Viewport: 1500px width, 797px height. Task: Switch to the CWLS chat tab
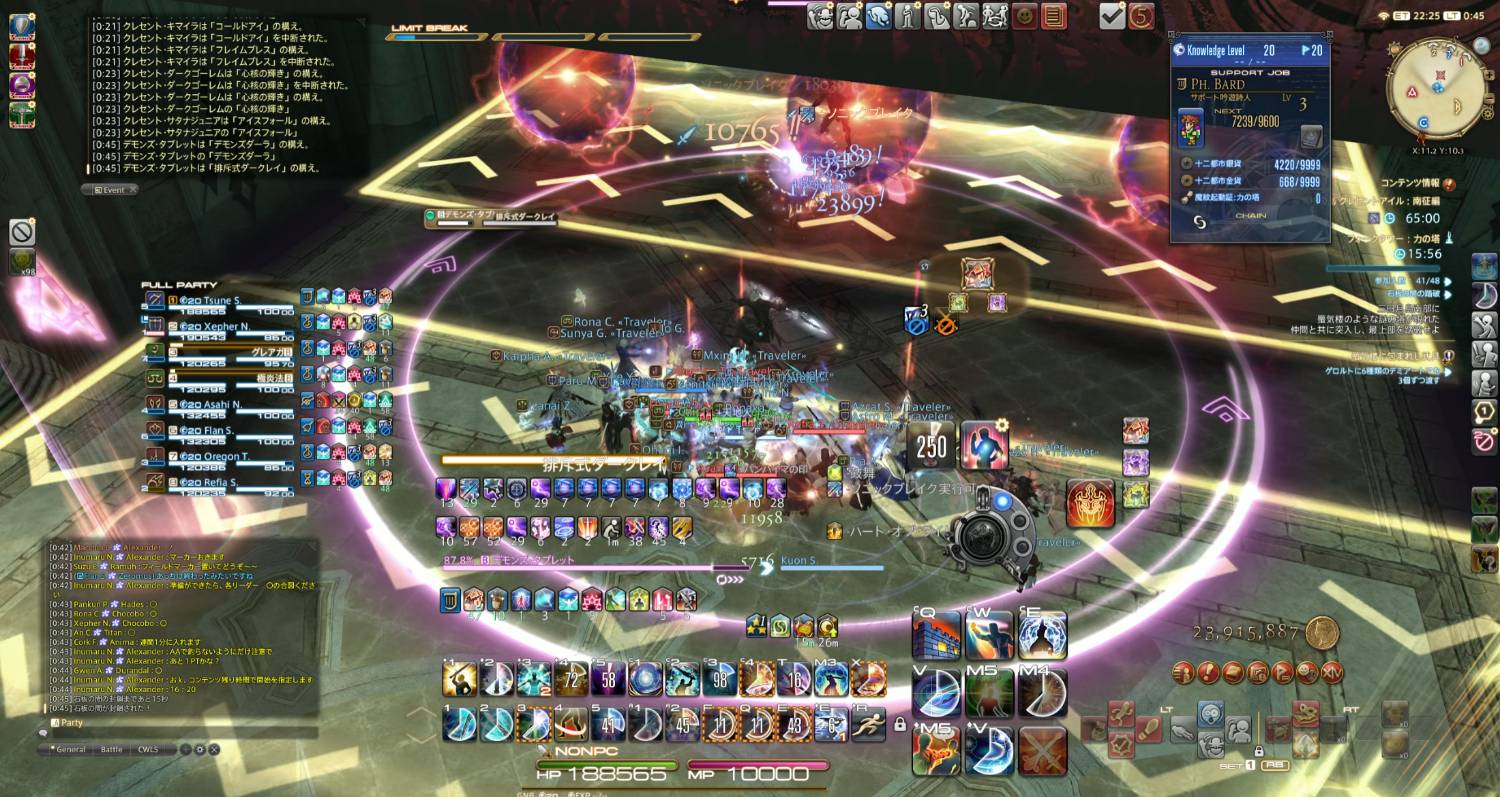point(148,748)
